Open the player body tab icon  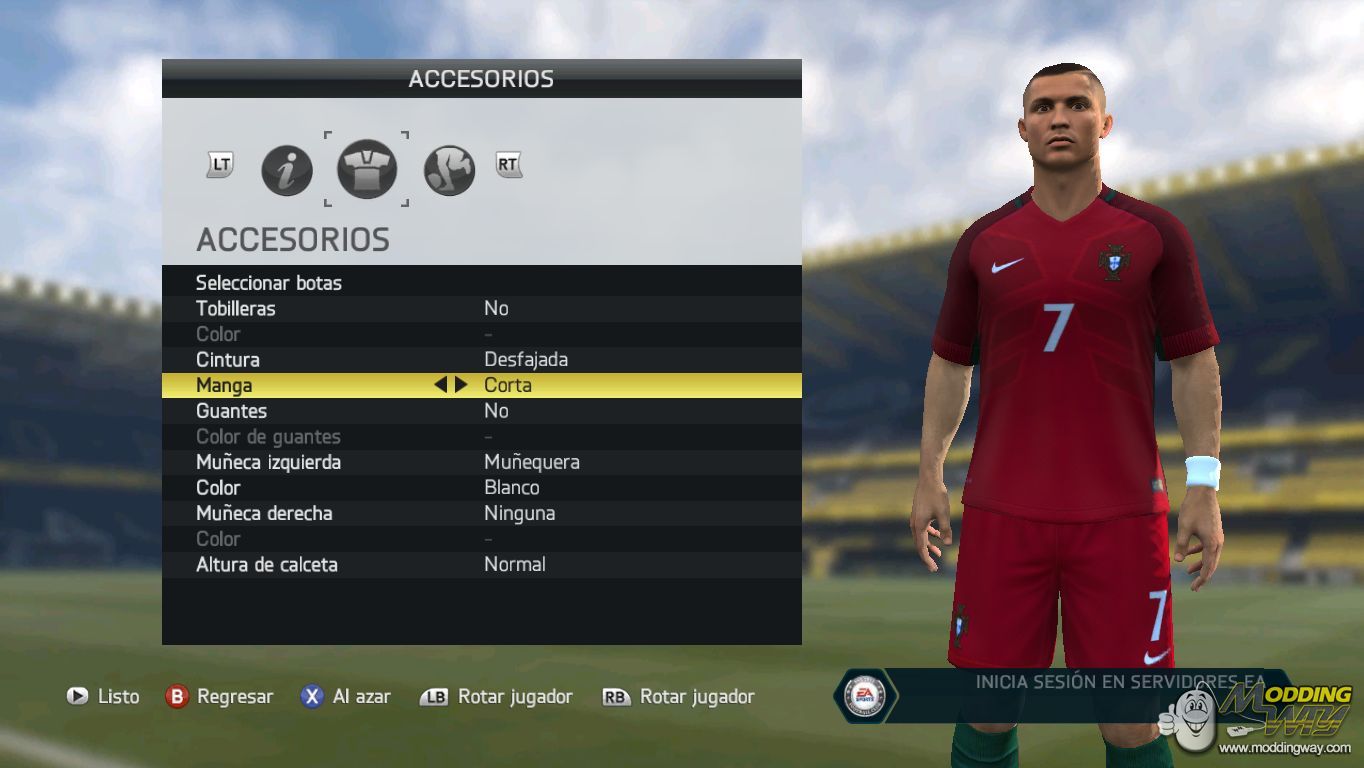449,171
